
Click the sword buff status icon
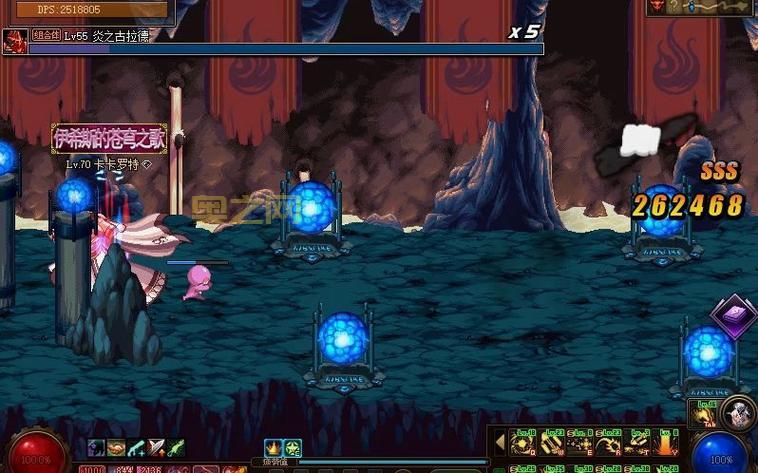coord(157,448)
